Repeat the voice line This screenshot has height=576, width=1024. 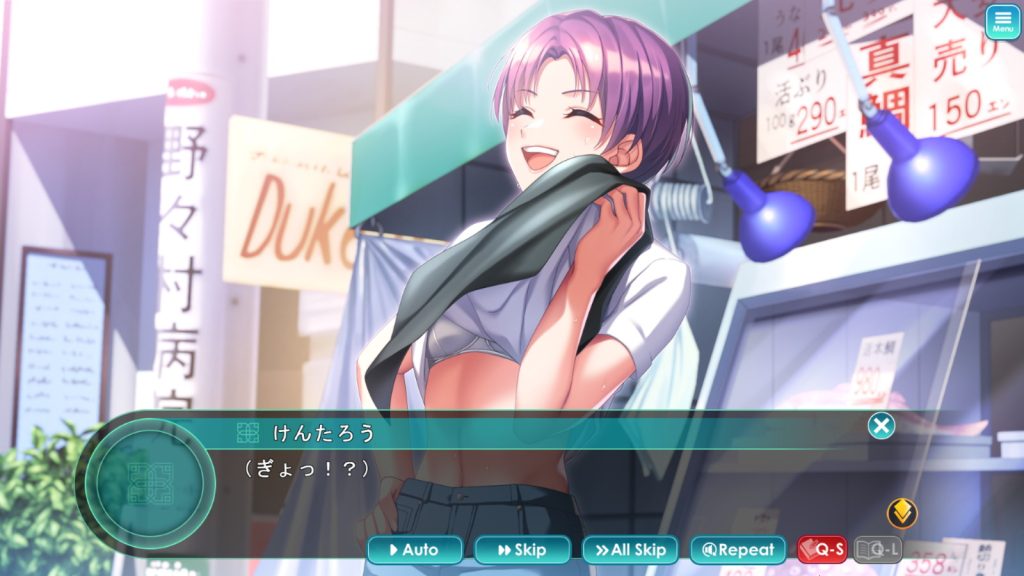[x=738, y=550]
